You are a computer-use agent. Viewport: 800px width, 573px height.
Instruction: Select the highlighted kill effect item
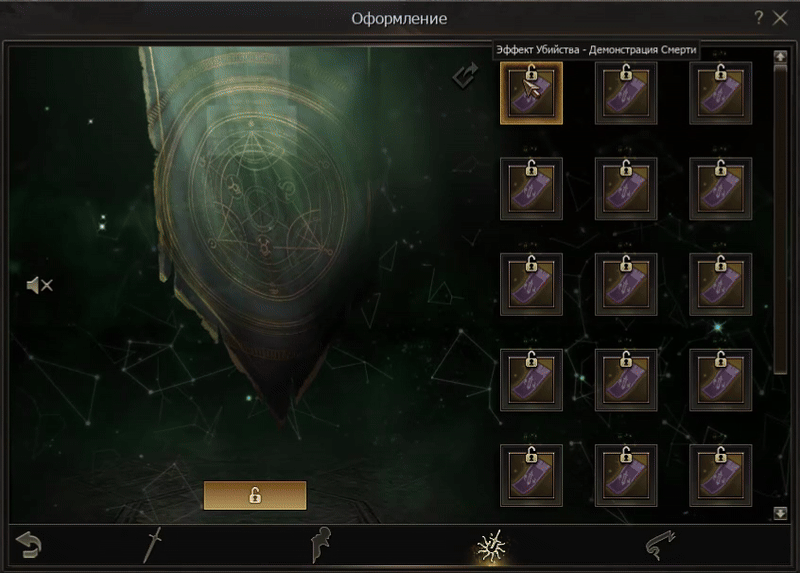(531, 93)
